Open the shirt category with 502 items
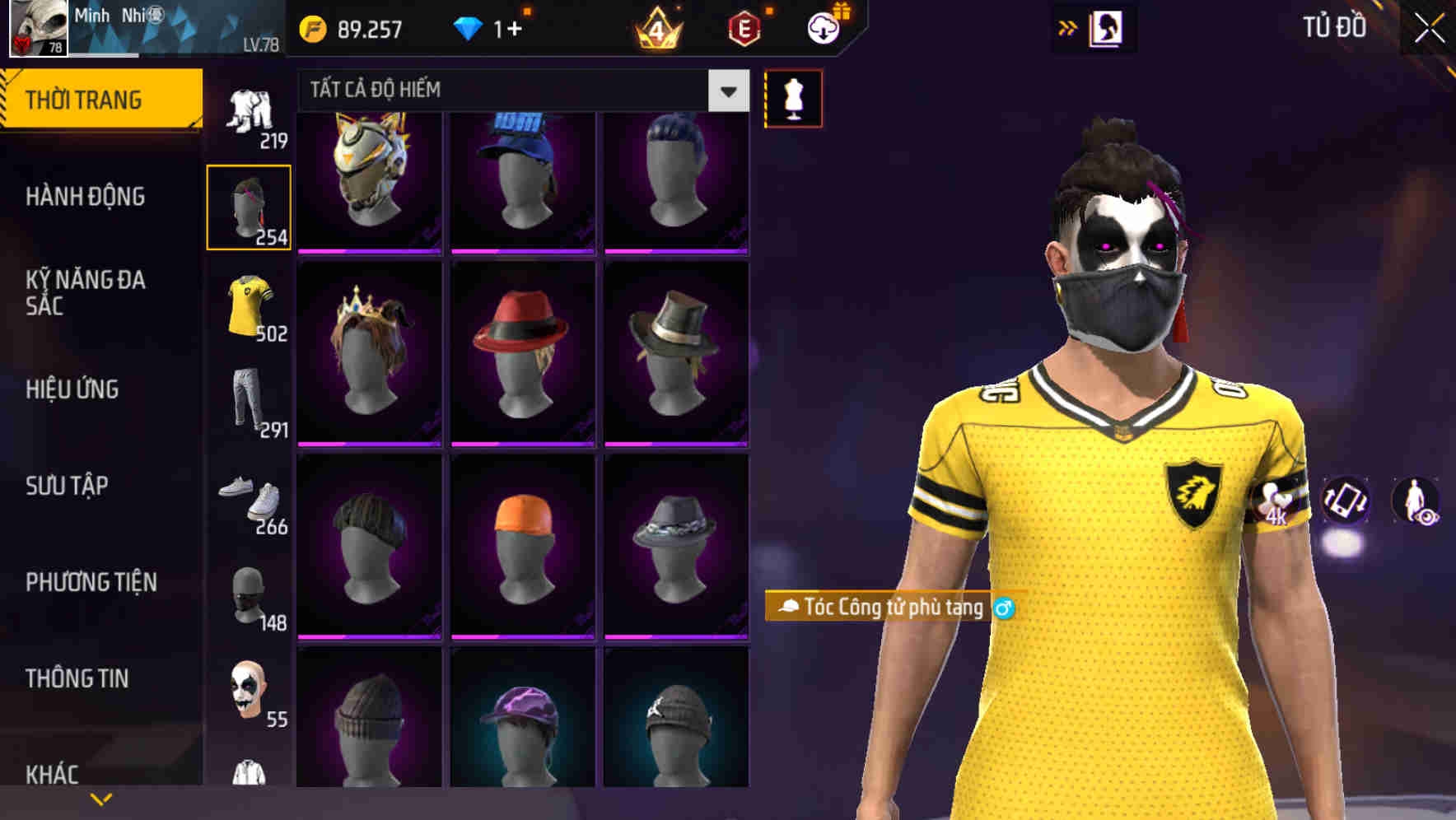This screenshot has height=820, width=1456. pyautogui.click(x=249, y=305)
